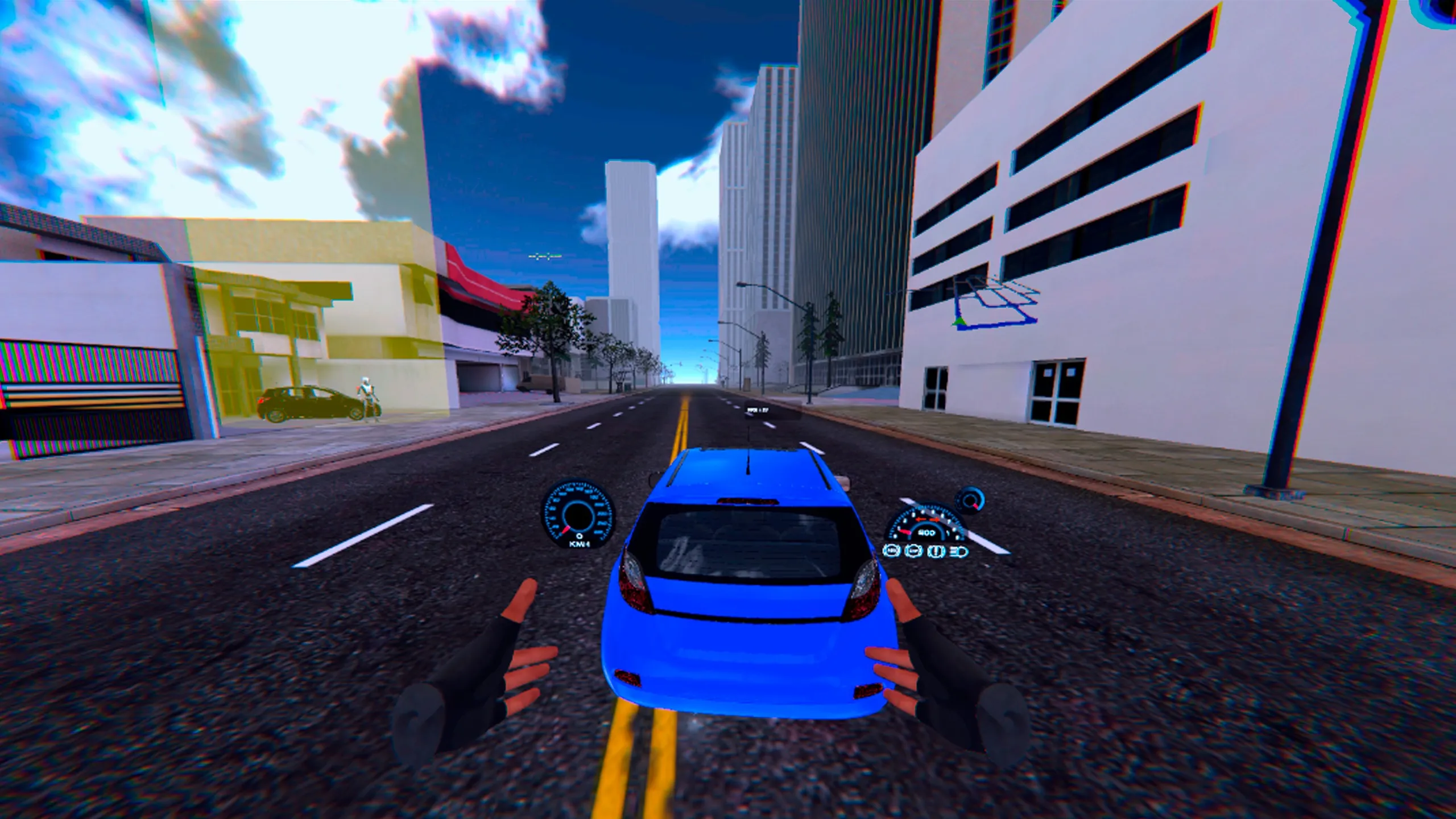Enable the left turn signal arrow
This screenshot has width=1456, height=819.
[920, 519]
